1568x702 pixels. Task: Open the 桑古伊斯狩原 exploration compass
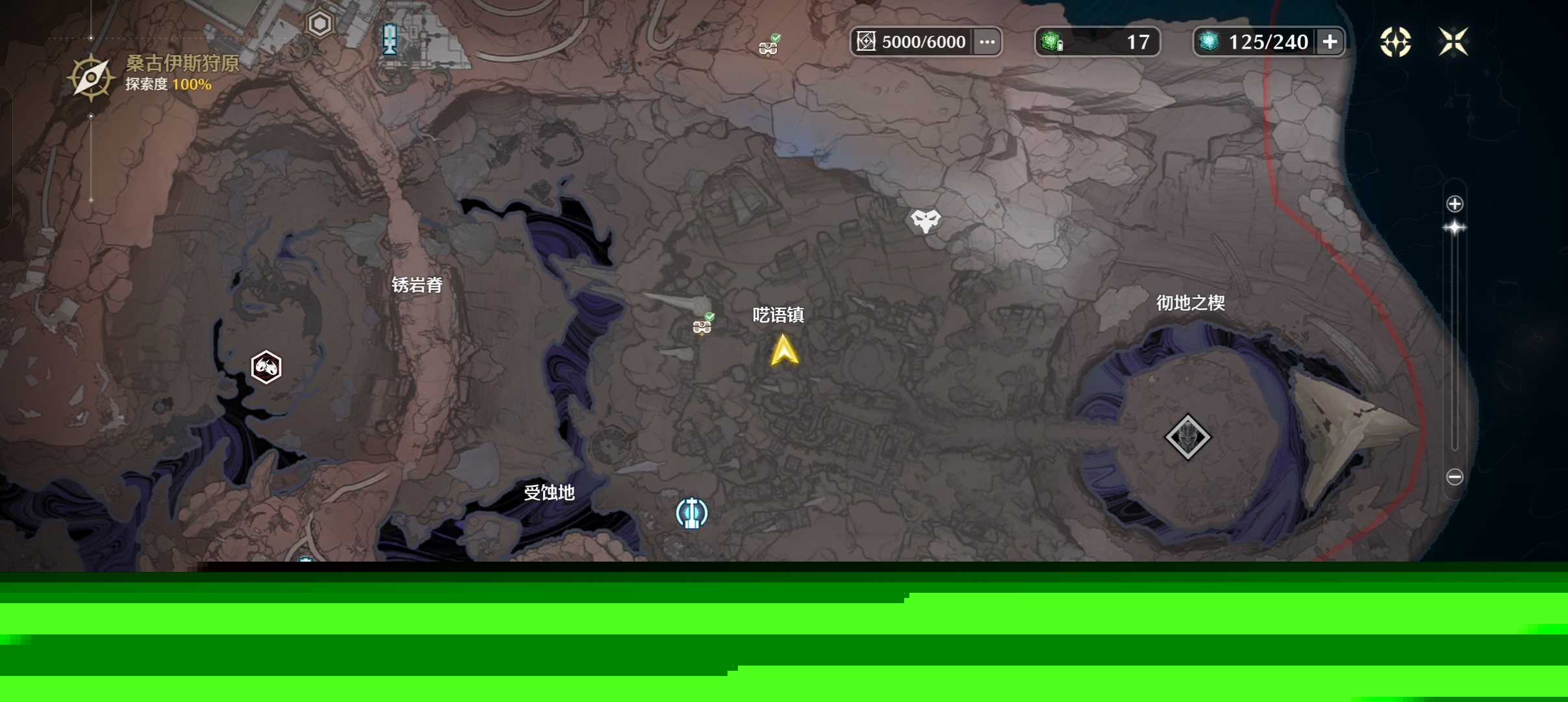pos(91,78)
